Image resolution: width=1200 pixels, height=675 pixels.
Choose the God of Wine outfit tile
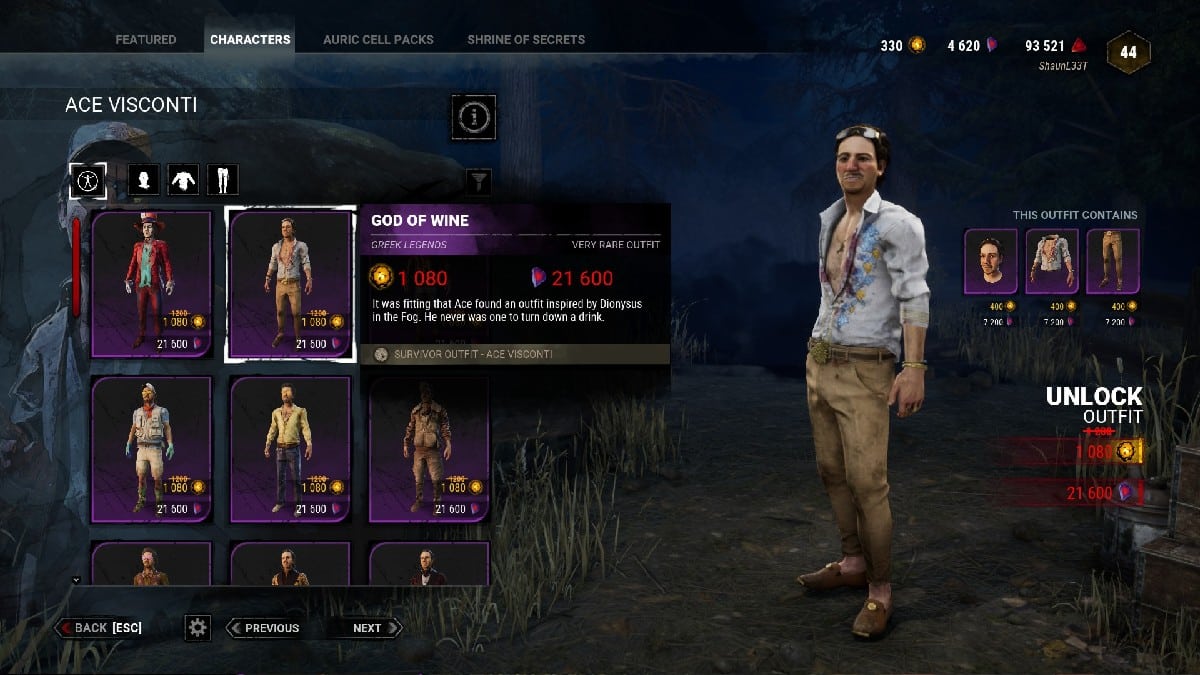tap(290, 284)
